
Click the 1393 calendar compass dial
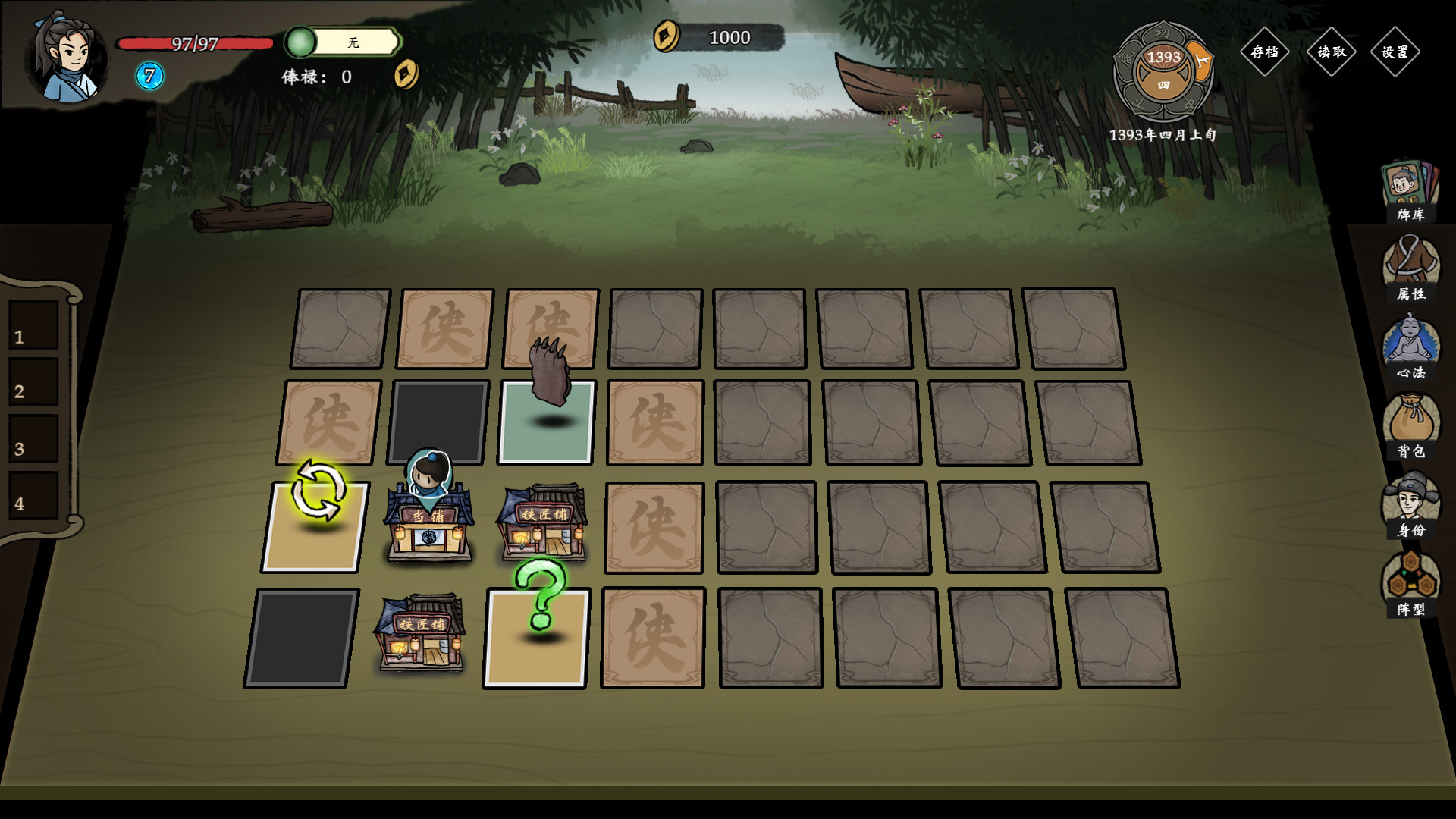pyautogui.click(x=1163, y=71)
